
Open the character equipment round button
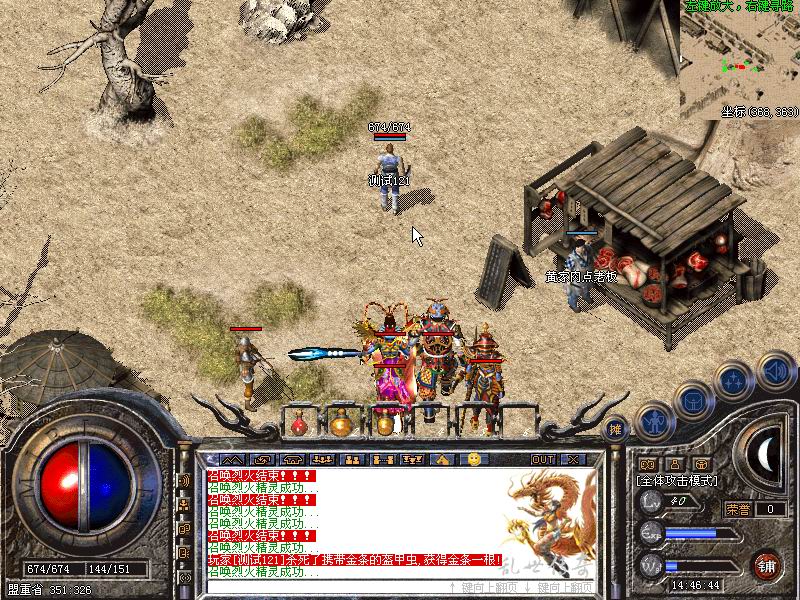click(x=652, y=421)
